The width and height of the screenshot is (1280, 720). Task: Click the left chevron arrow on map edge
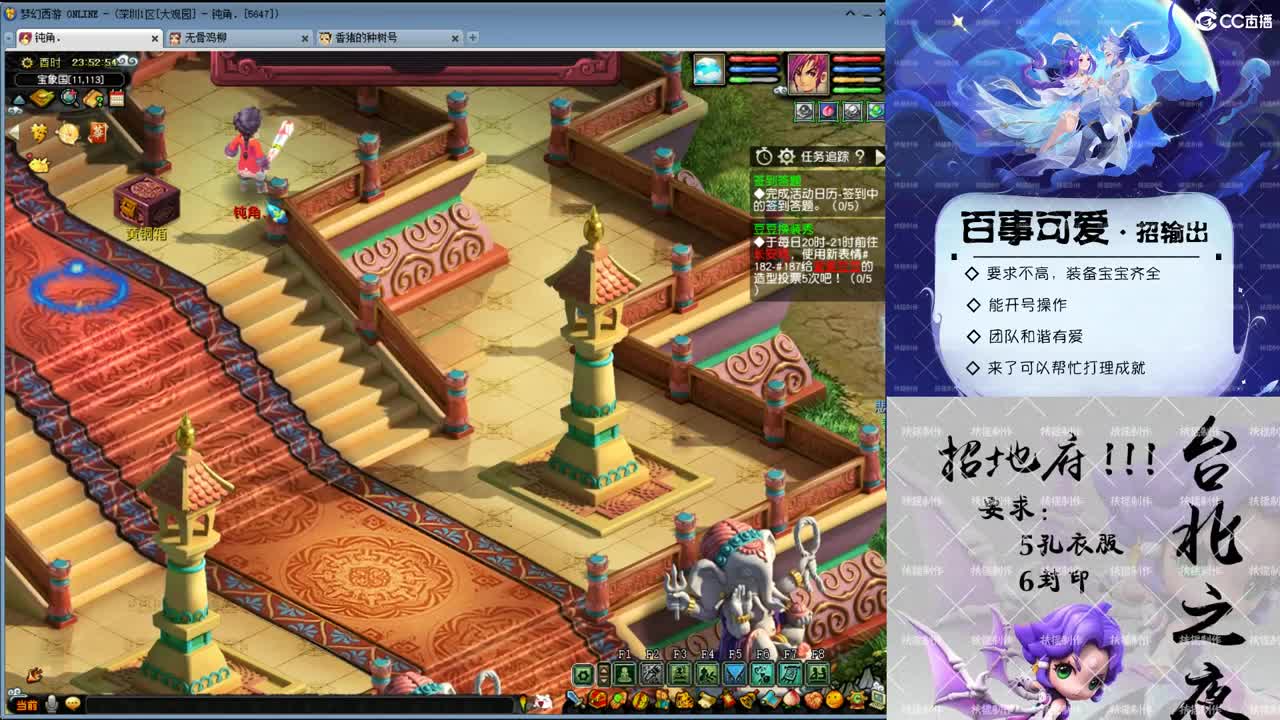point(10,132)
